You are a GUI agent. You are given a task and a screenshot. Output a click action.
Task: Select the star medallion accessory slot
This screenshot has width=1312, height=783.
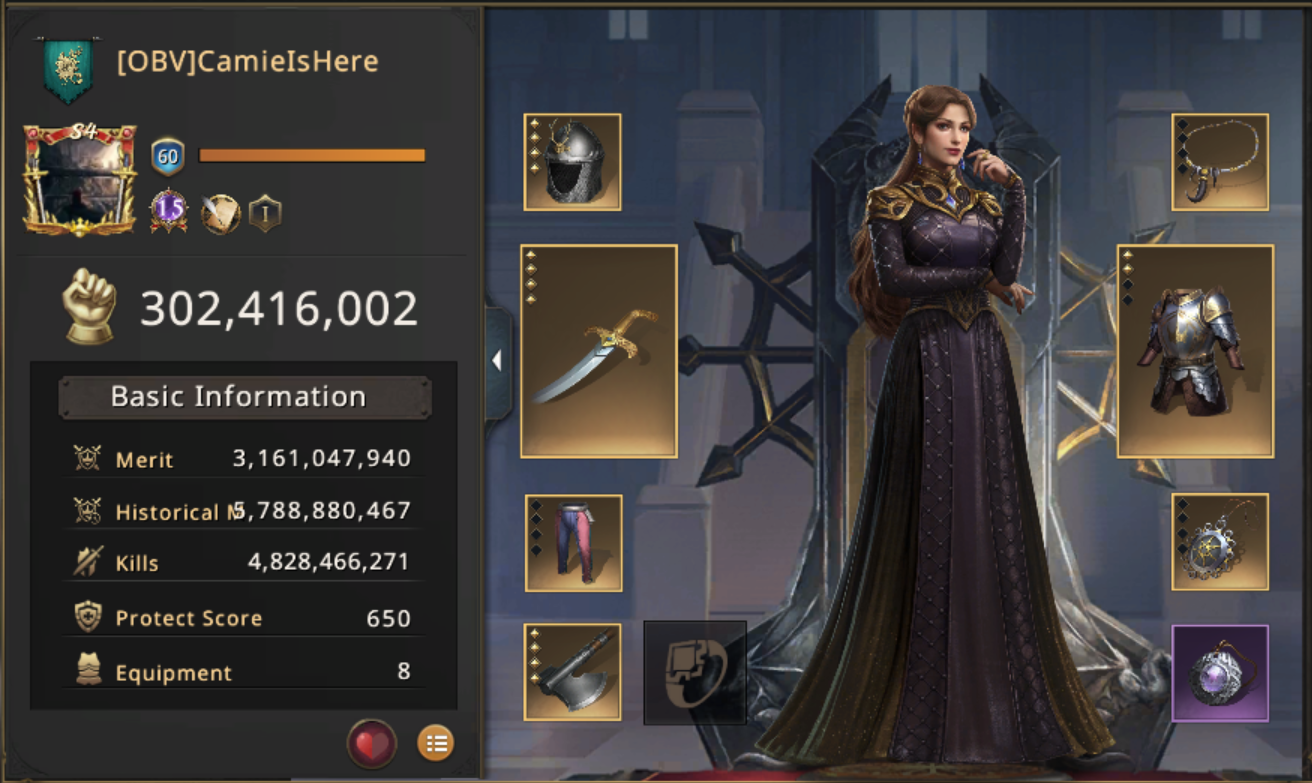[1220, 542]
